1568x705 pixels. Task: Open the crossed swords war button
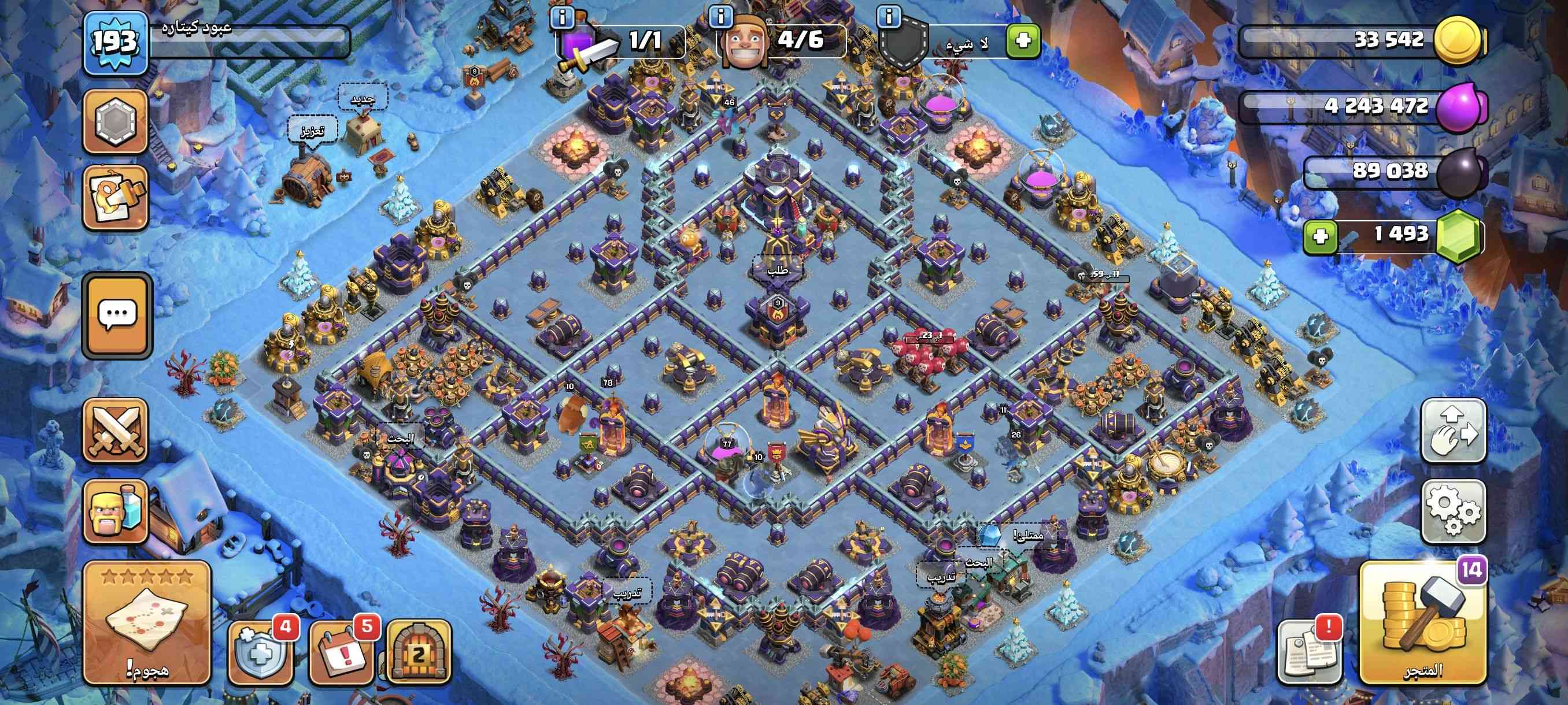coord(115,431)
